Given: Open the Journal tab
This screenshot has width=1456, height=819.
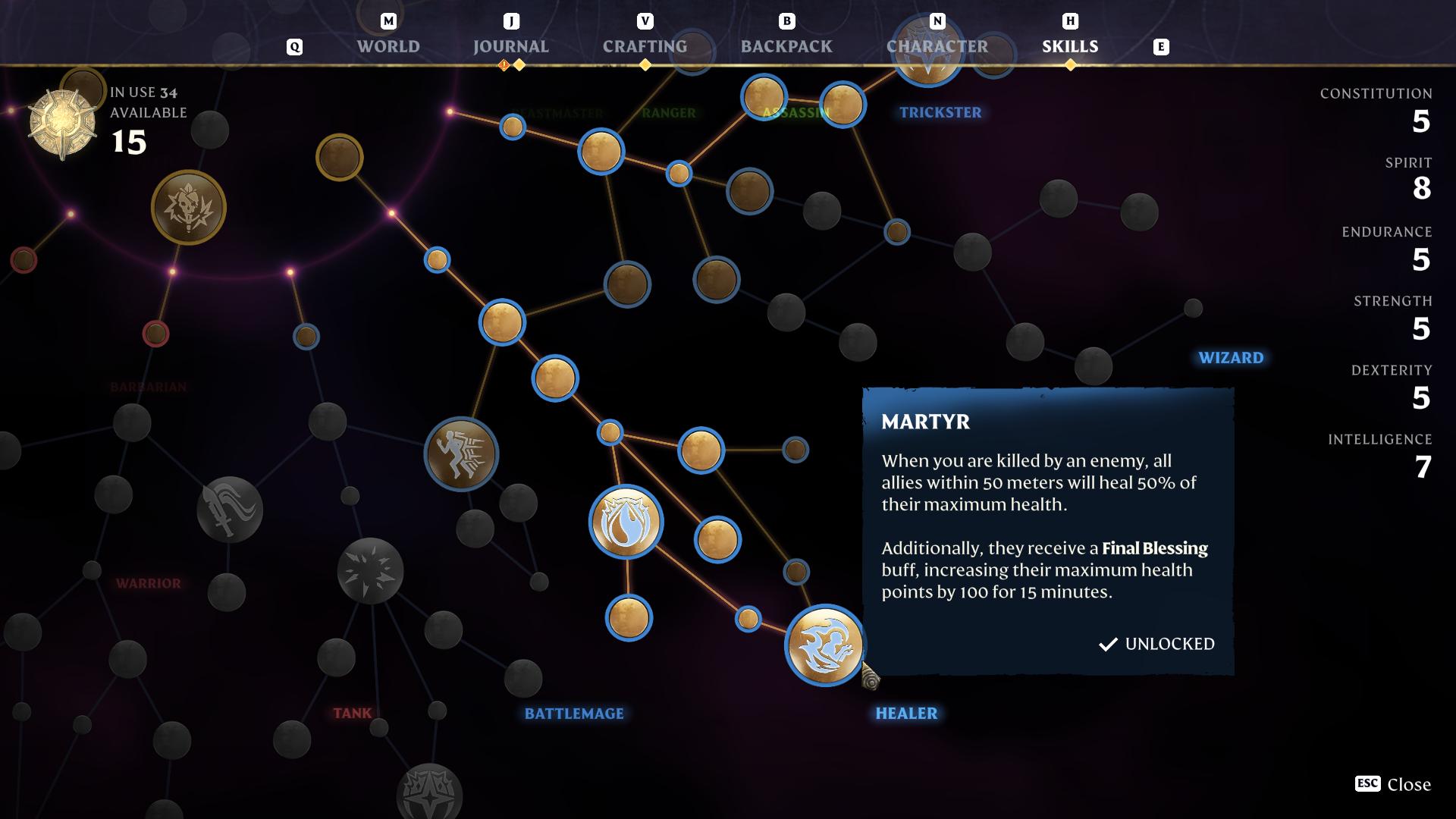Looking at the screenshot, I should 510,46.
